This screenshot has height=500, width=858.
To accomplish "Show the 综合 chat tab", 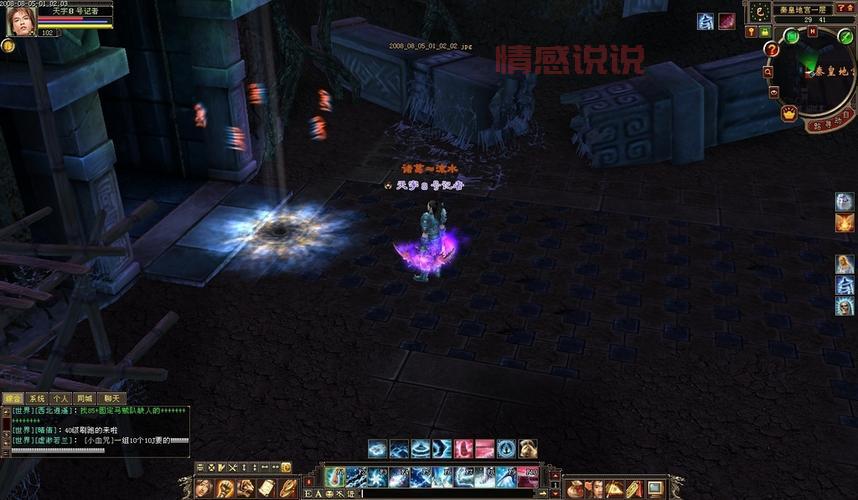I will click(13, 398).
